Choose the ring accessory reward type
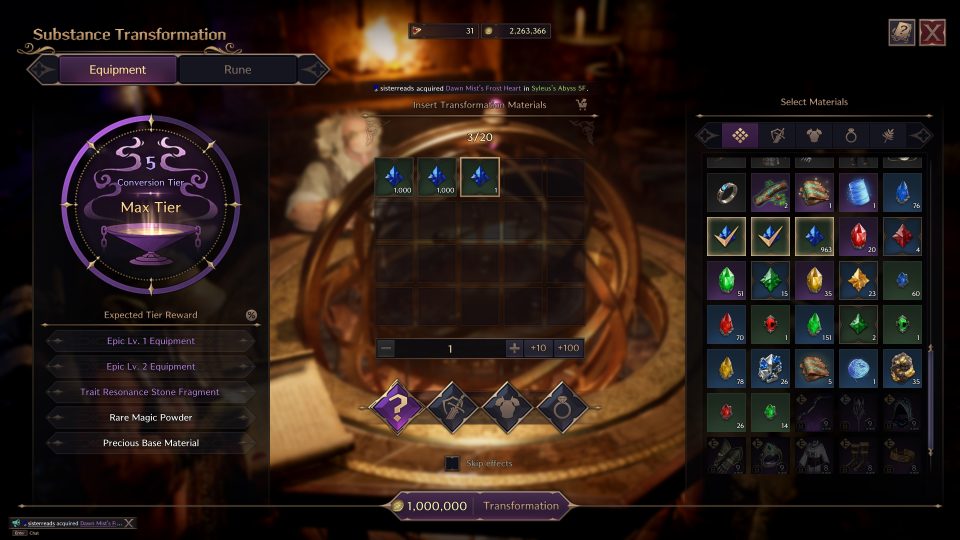The width and height of the screenshot is (960, 540). pos(560,406)
